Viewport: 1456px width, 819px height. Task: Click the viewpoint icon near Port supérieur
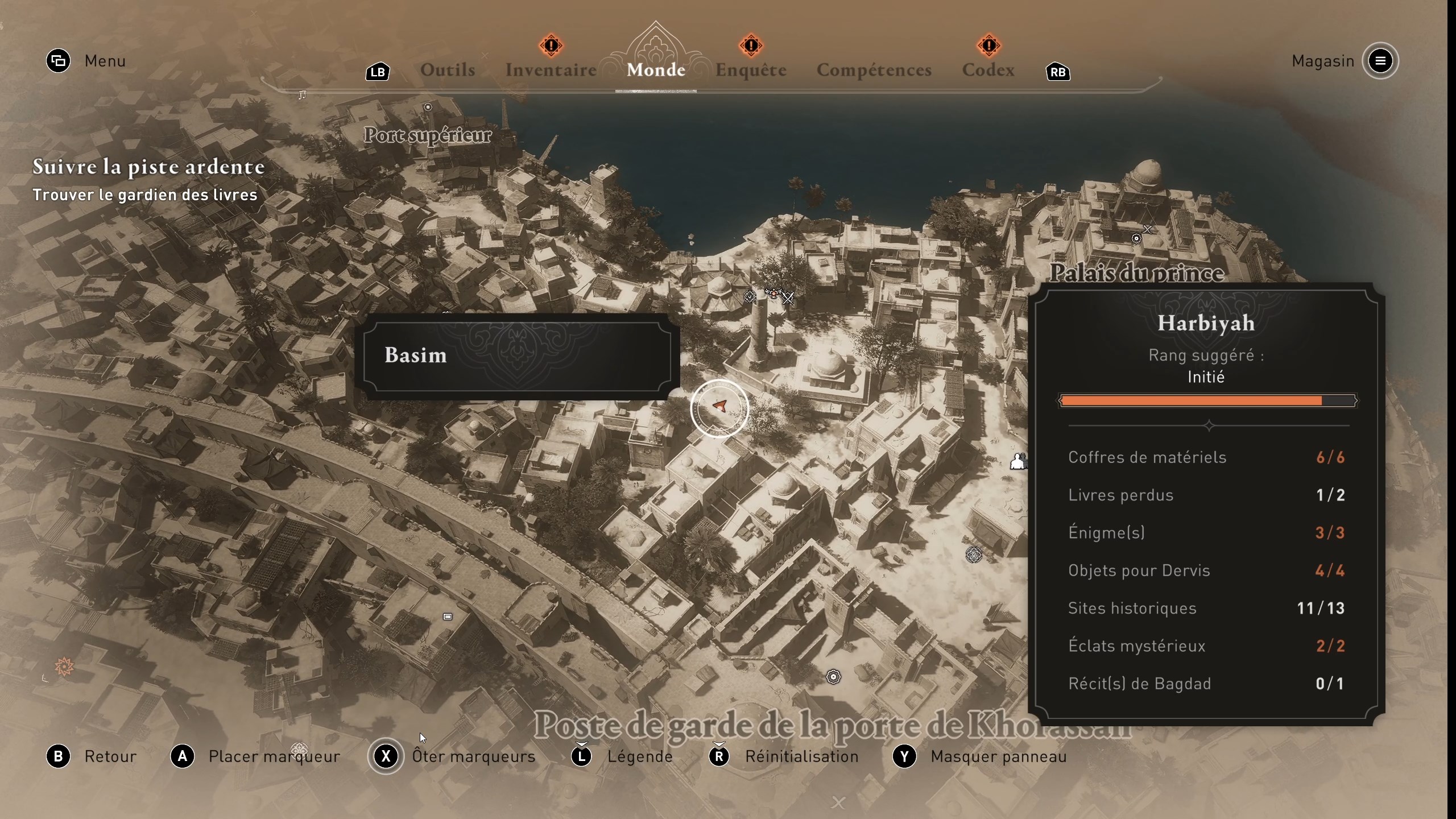[x=428, y=107]
